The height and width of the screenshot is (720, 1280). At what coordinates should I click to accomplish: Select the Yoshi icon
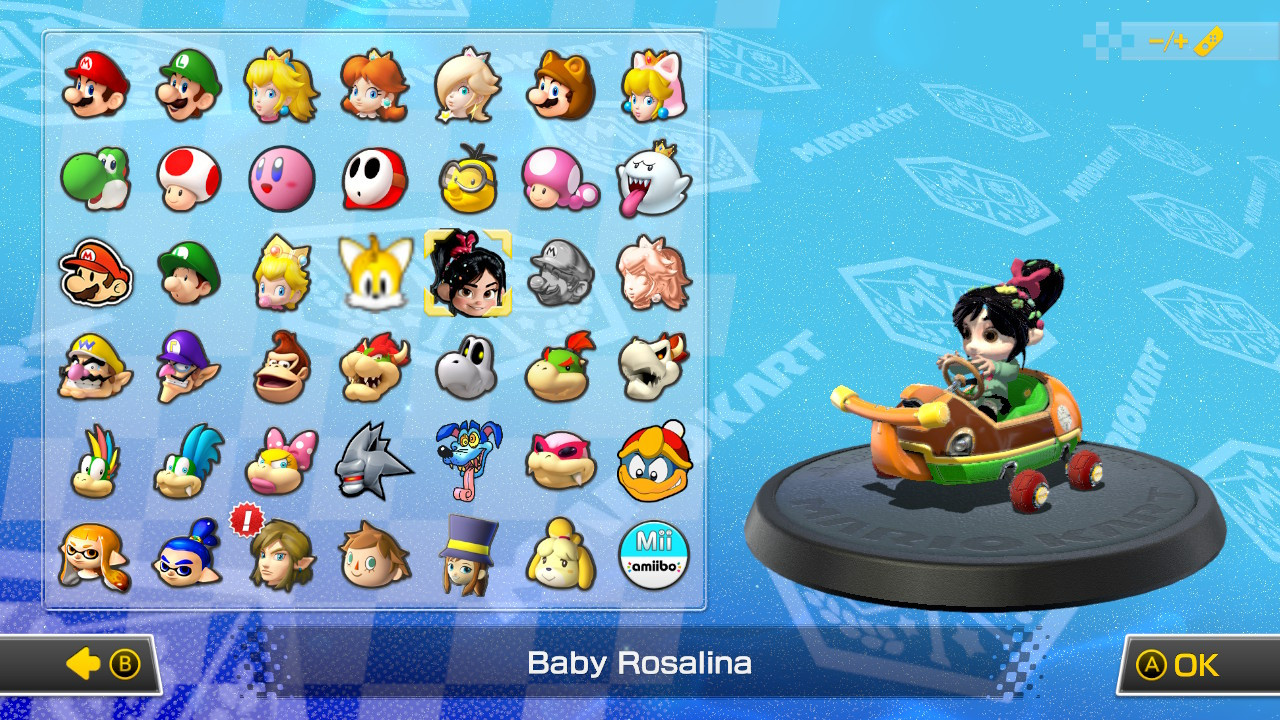95,180
